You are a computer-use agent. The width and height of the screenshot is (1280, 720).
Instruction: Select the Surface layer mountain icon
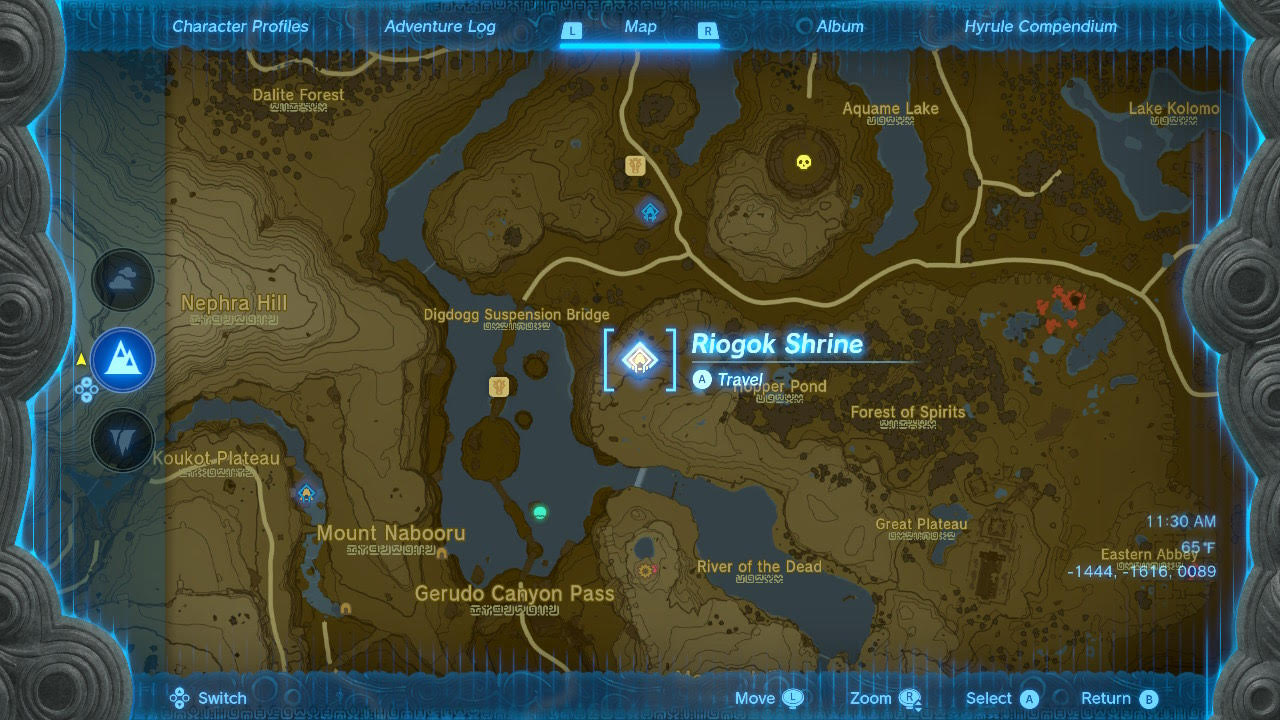pyautogui.click(x=122, y=360)
